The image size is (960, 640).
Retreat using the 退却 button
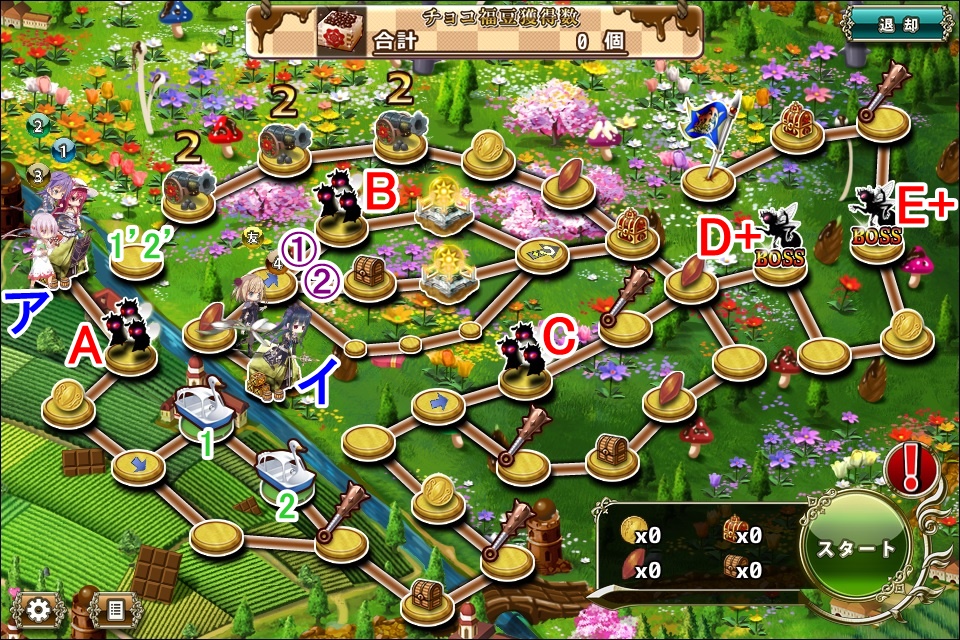(x=895, y=24)
